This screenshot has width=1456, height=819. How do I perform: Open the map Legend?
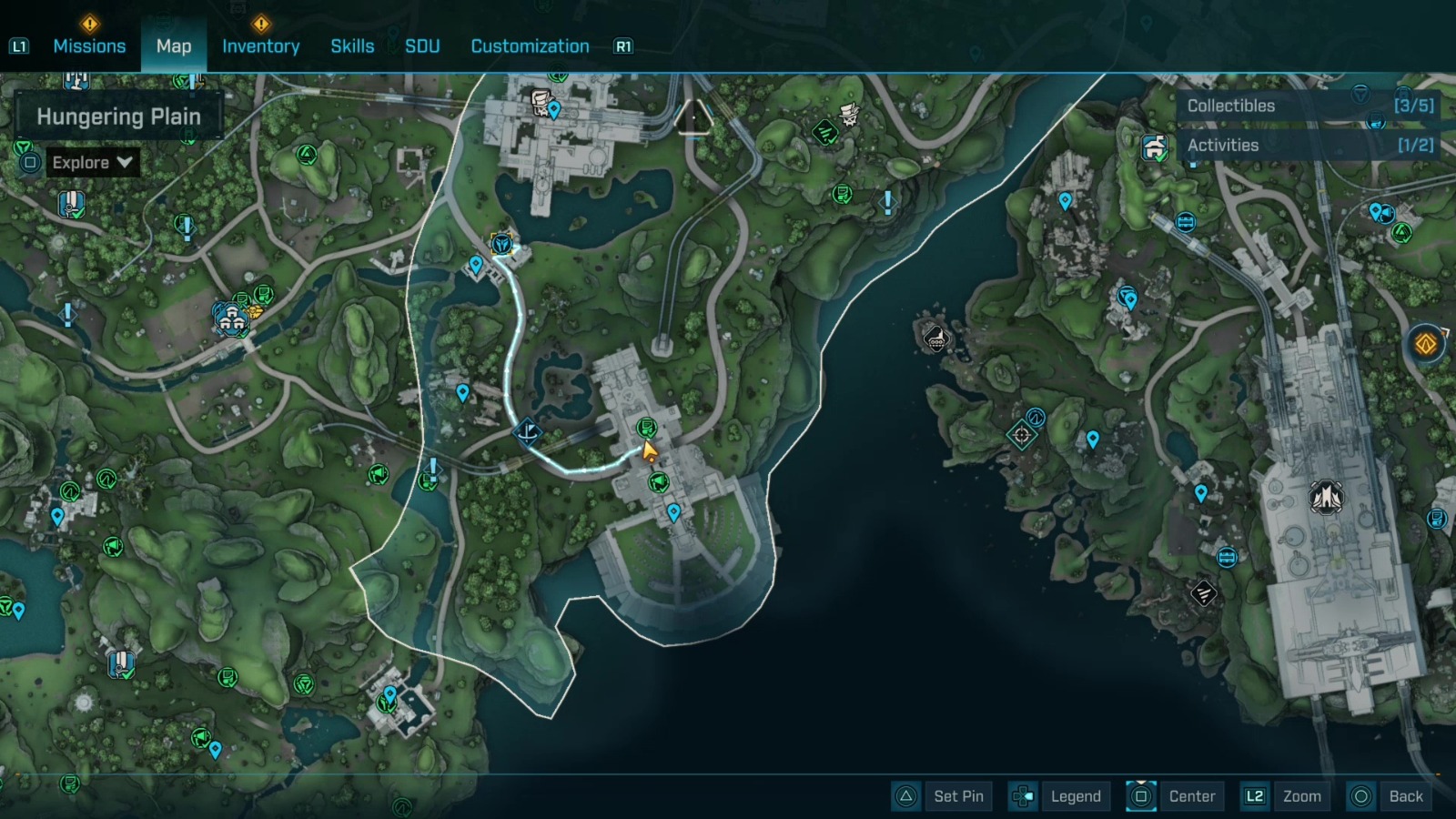pos(1076,796)
